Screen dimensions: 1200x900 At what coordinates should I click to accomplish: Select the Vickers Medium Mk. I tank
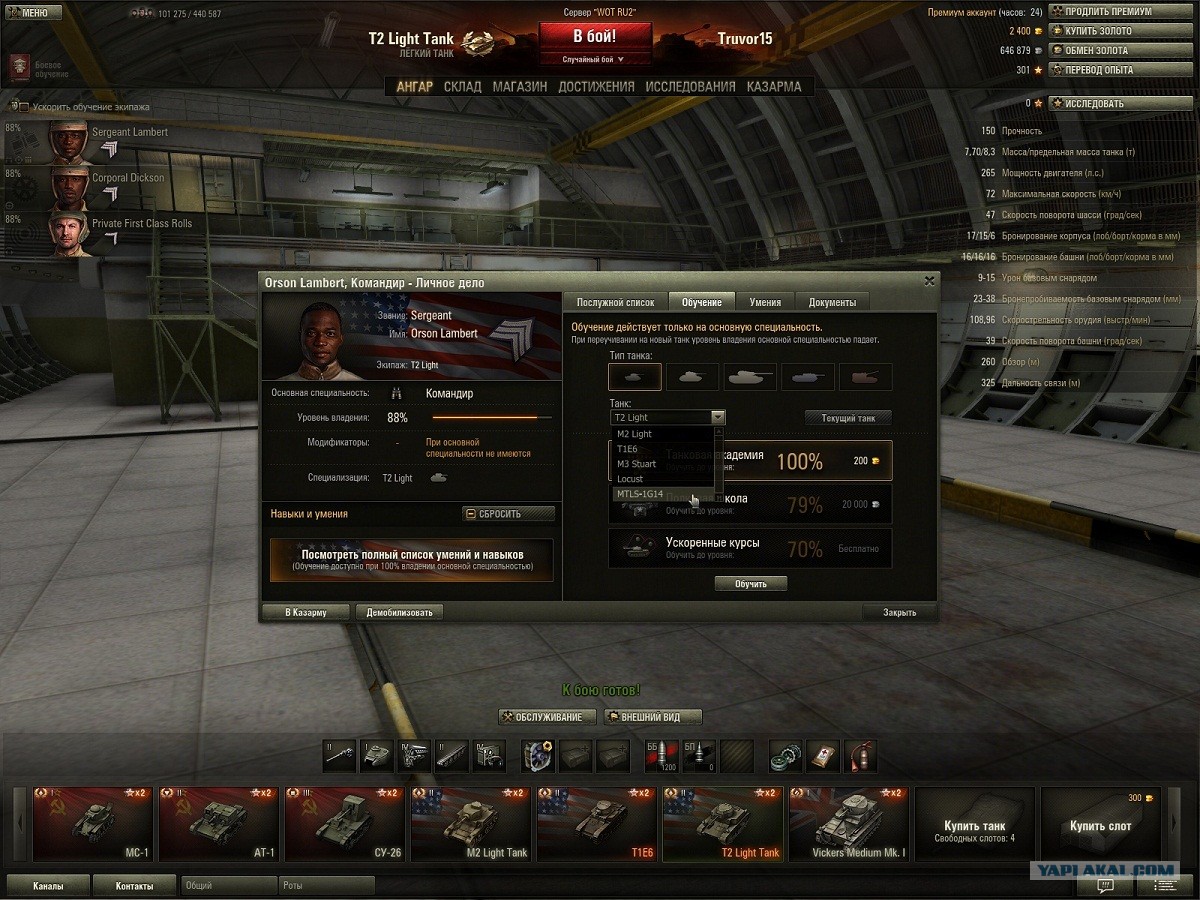[x=849, y=825]
